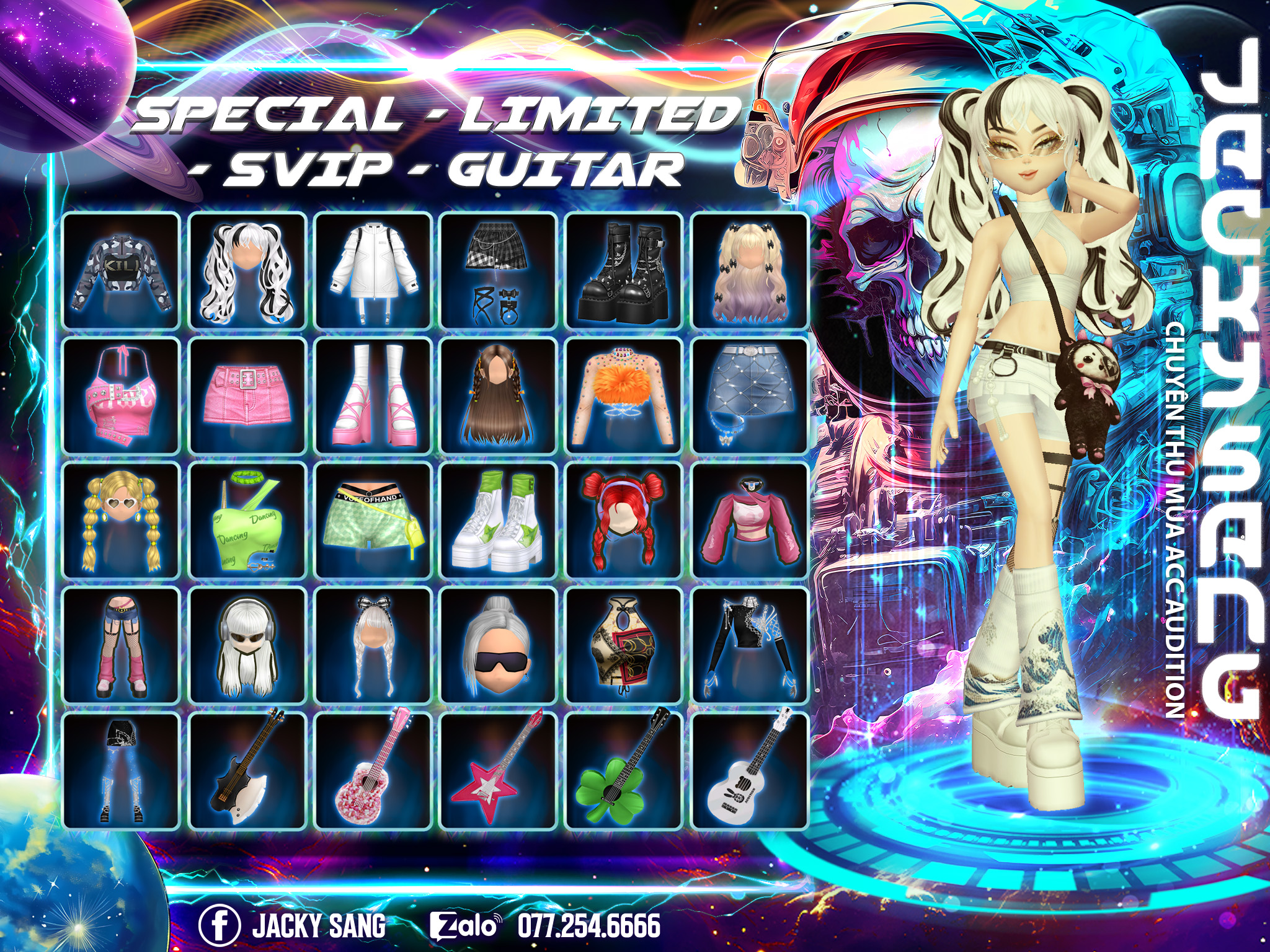Select the camo KILL jacket tile
The image size is (1270, 952).
pyautogui.click(x=122, y=271)
